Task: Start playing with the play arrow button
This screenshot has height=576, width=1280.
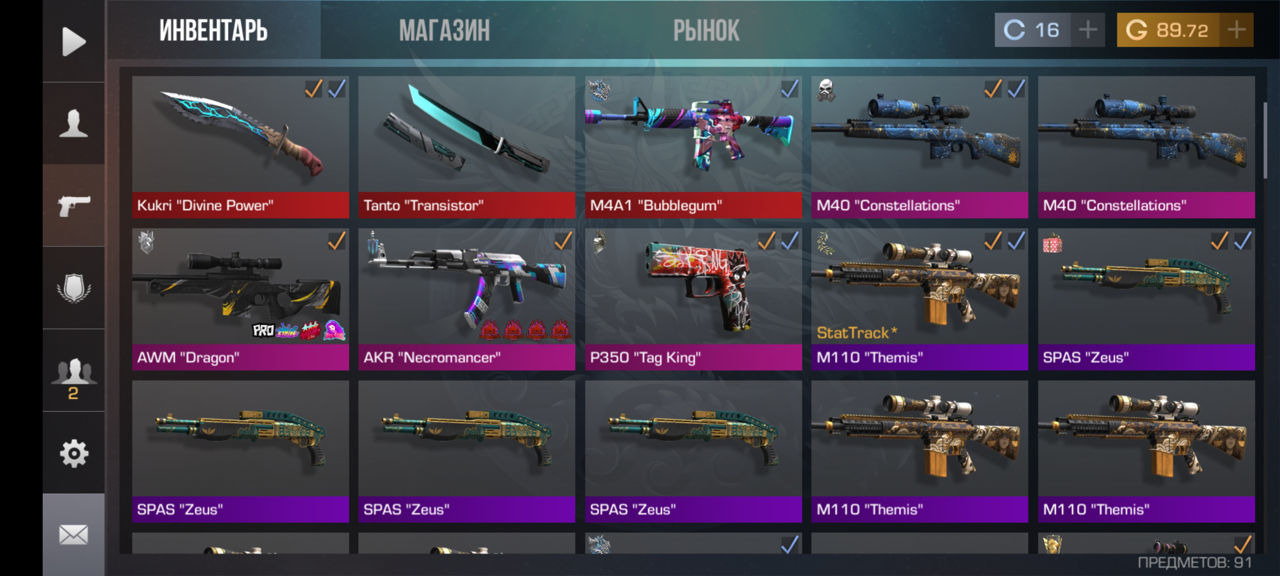Action: (74, 41)
